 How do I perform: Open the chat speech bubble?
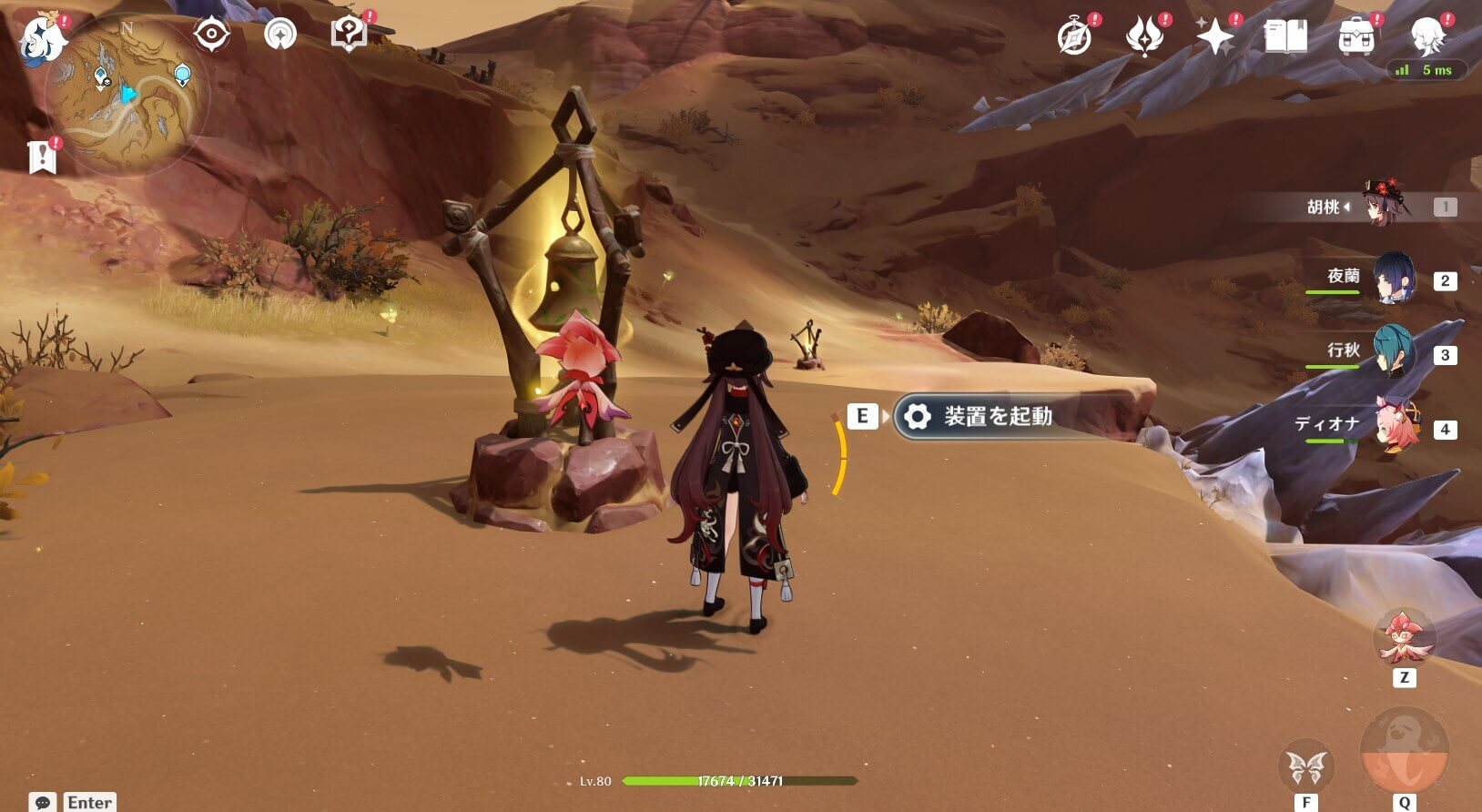tap(42, 802)
